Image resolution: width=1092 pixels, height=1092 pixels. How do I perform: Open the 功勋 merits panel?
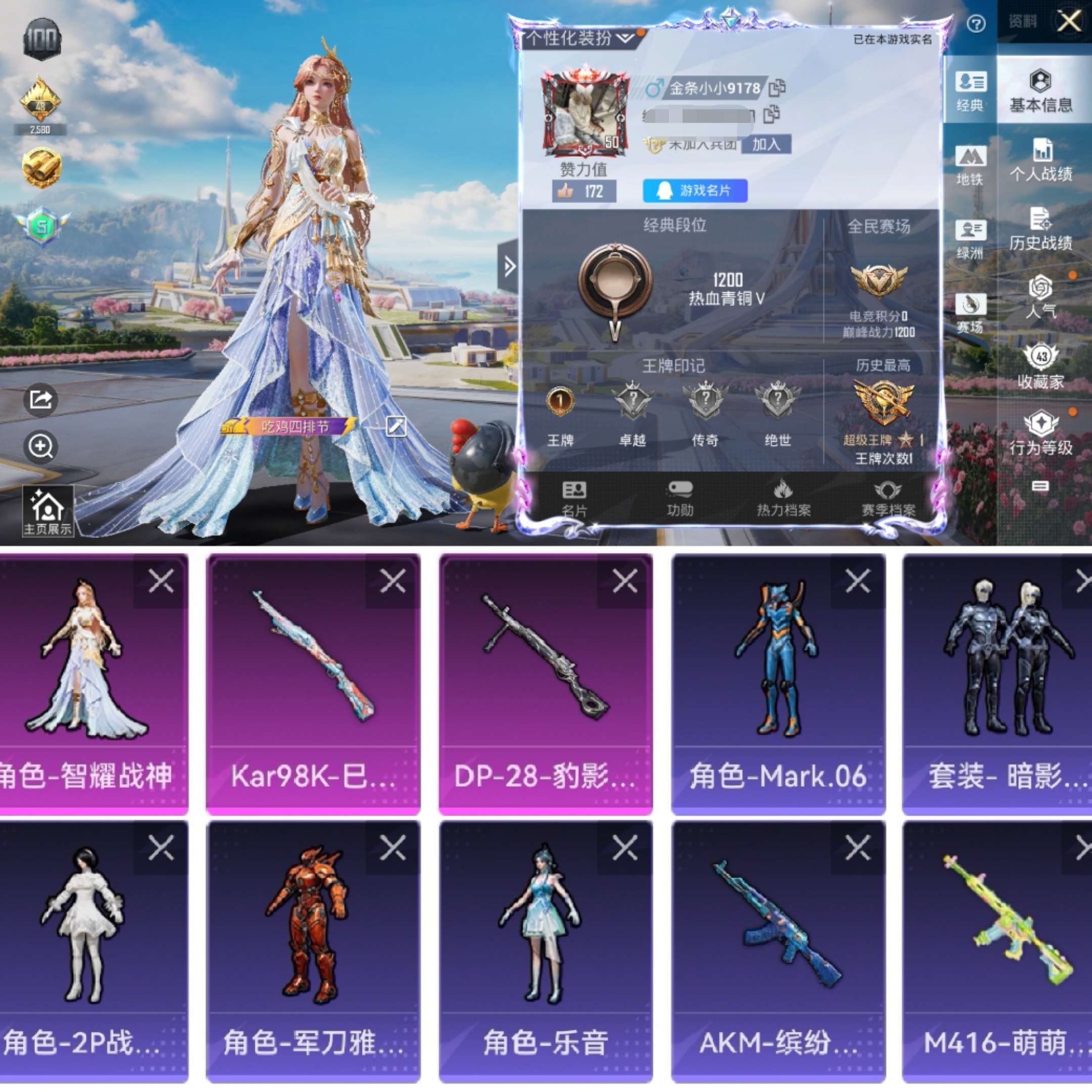tap(682, 497)
